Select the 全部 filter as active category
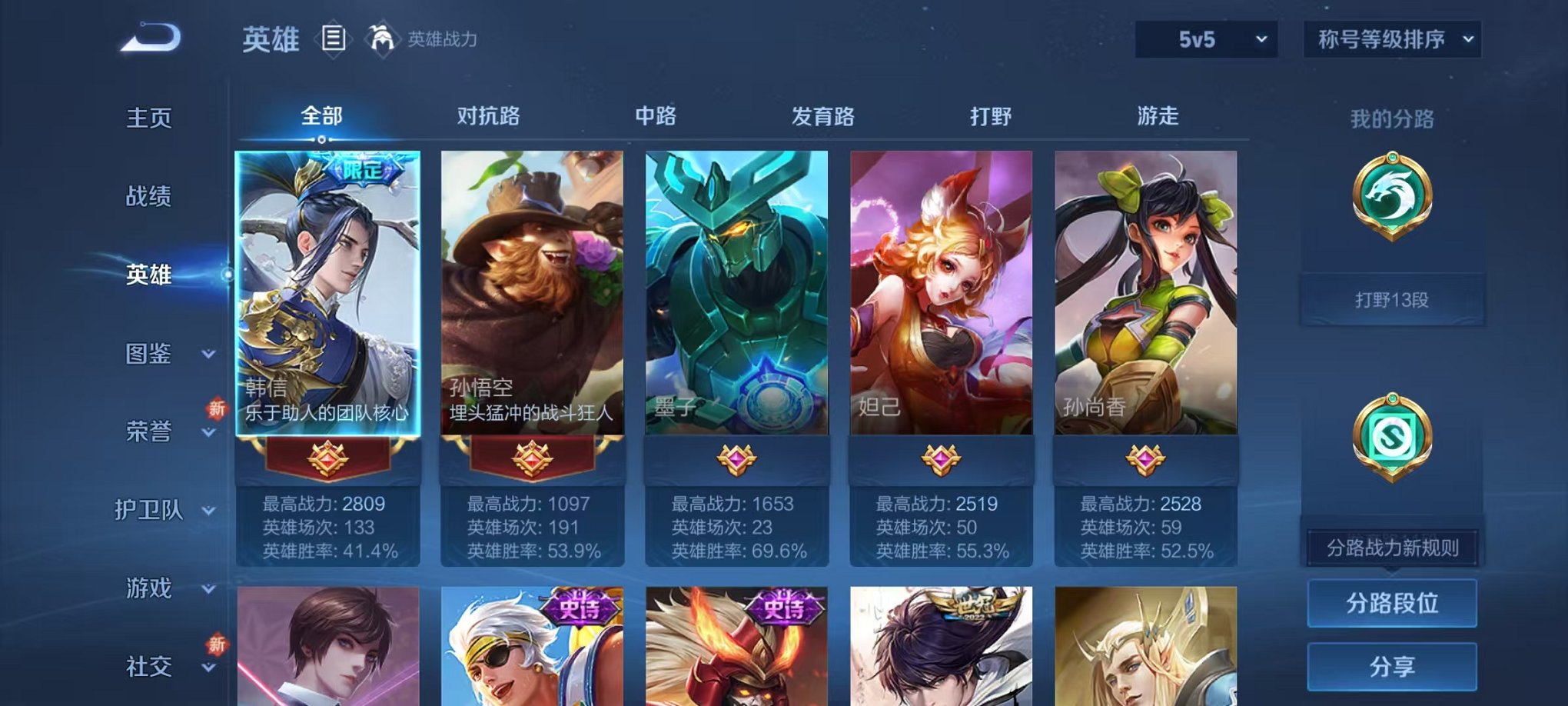Image resolution: width=1568 pixels, height=706 pixels. pyautogui.click(x=323, y=115)
